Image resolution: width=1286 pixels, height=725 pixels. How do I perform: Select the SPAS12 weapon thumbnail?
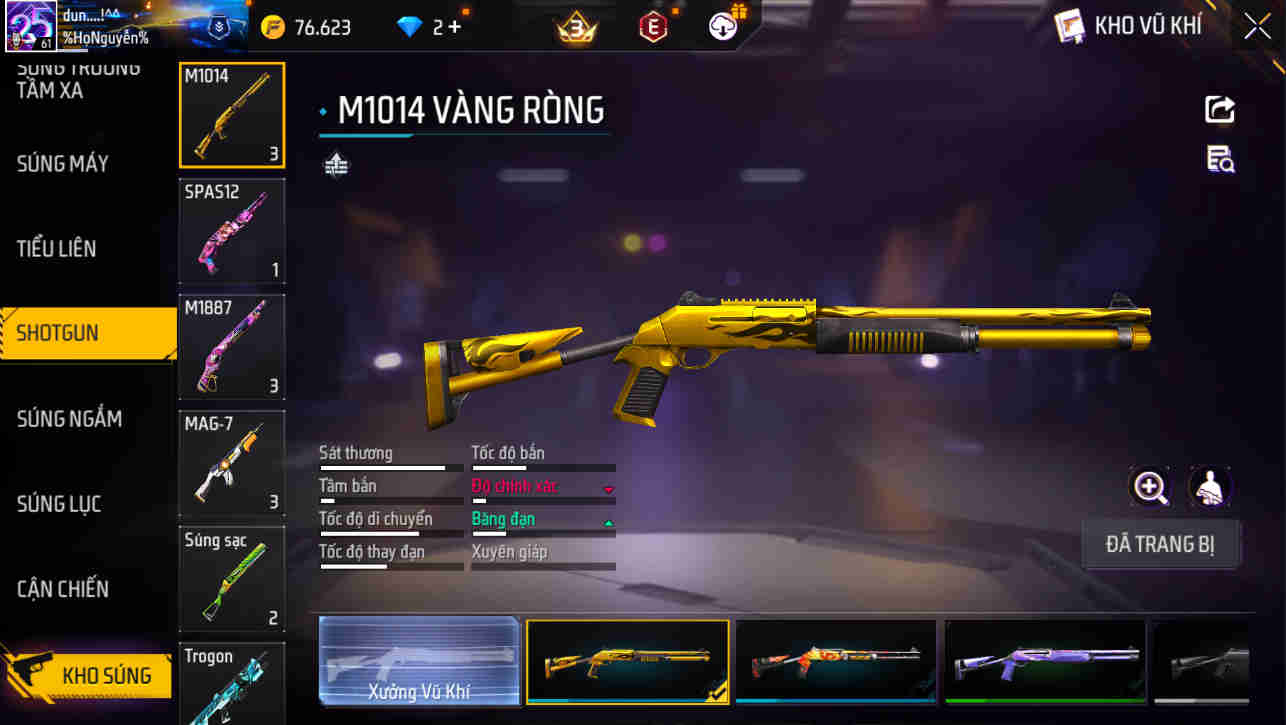click(232, 231)
